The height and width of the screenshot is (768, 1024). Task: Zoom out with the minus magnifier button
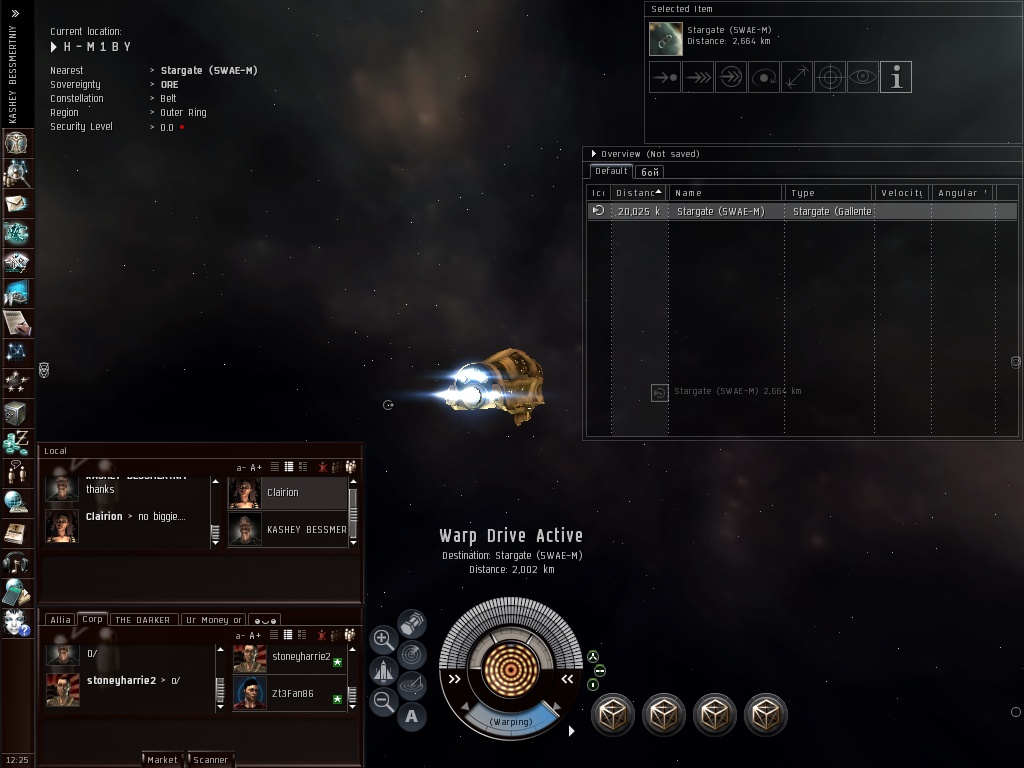383,702
